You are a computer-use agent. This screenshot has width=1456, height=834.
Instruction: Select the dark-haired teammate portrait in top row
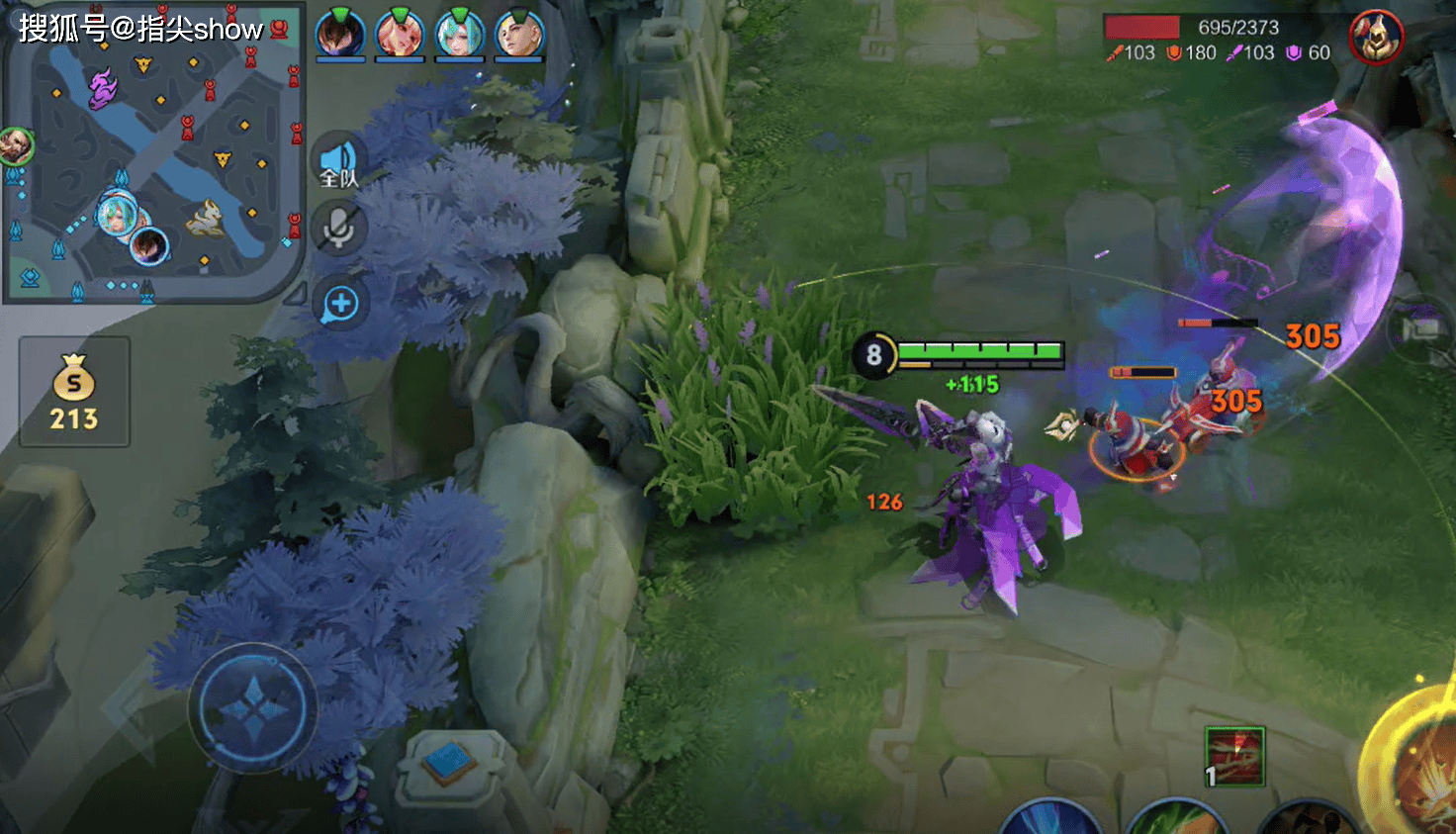[x=340, y=34]
